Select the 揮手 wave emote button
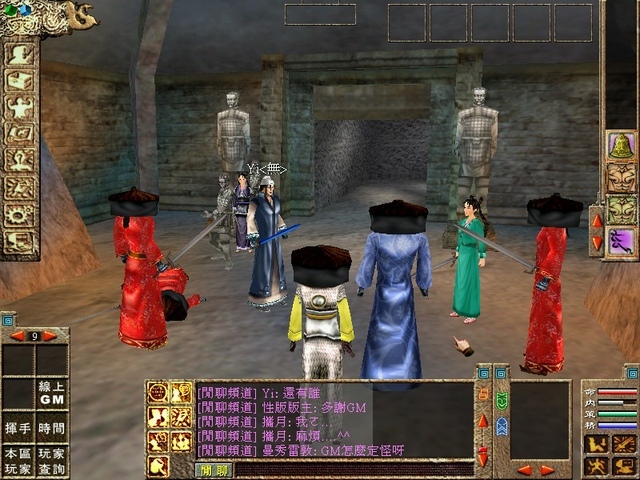Screen dimensions: 640x480 pyautogui.click(x=18, y=427)
